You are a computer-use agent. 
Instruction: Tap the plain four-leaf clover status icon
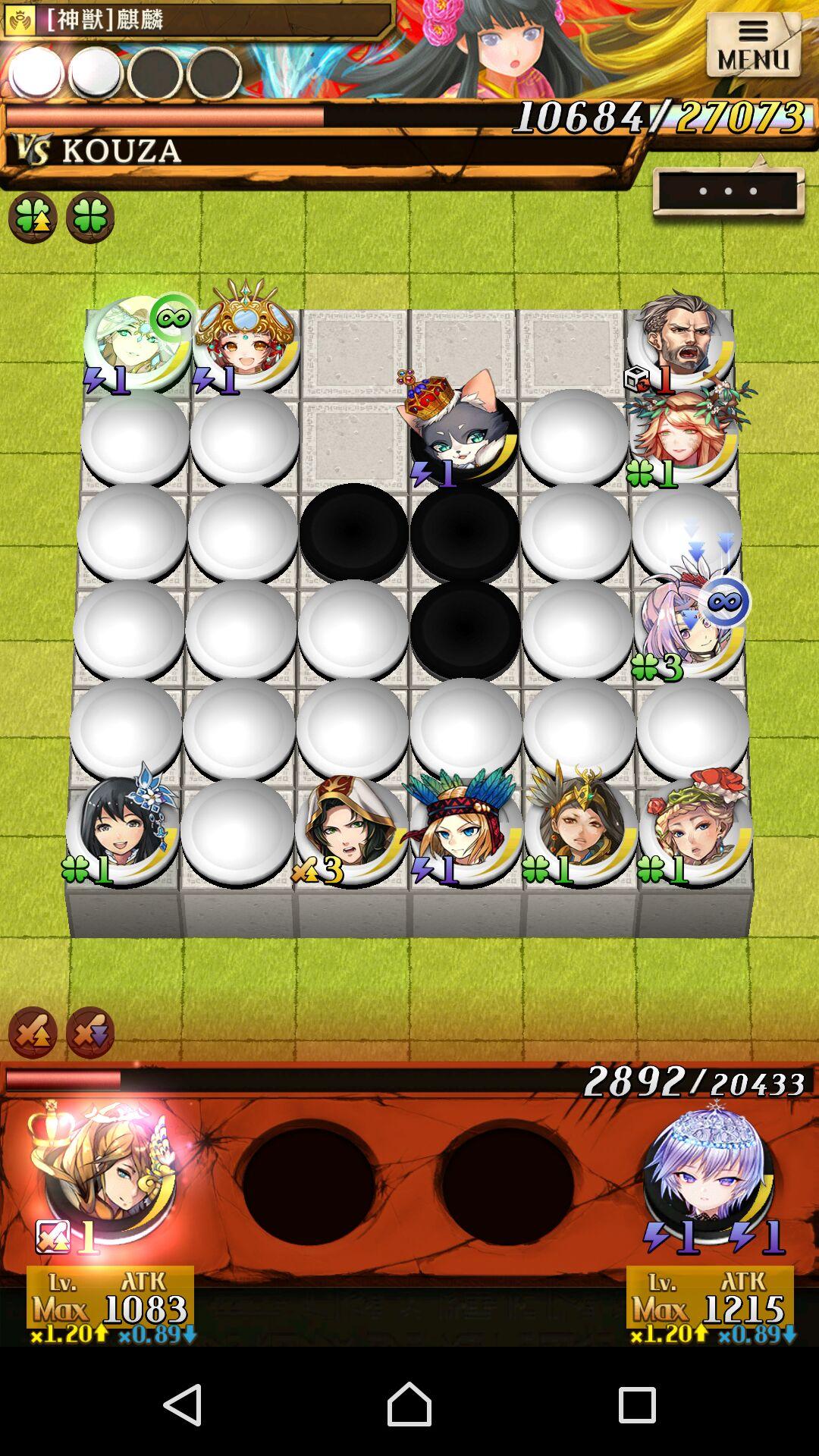coord(89,218)
